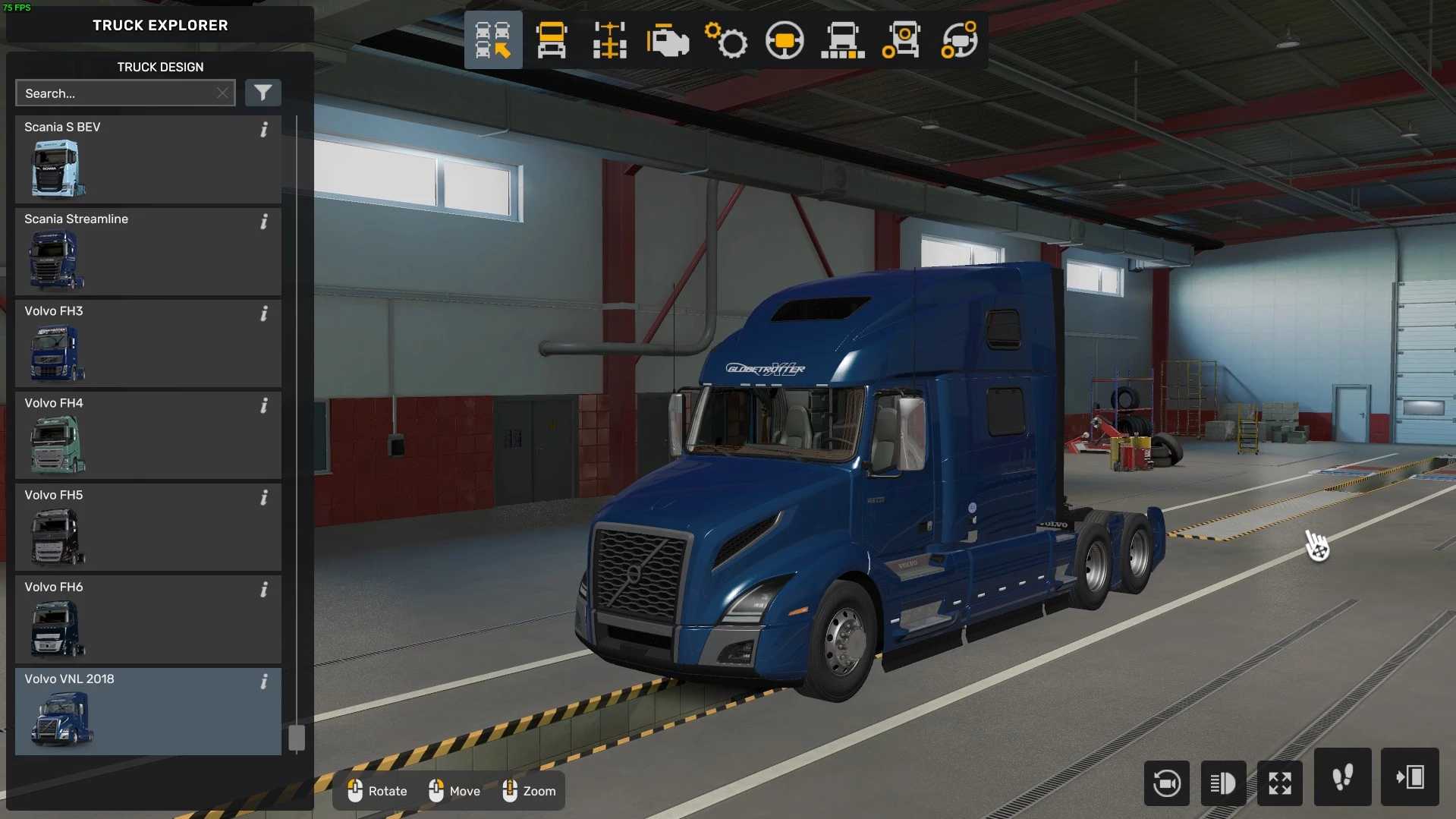
Task: Switch to the cabin tab
Action: point(552,40)
